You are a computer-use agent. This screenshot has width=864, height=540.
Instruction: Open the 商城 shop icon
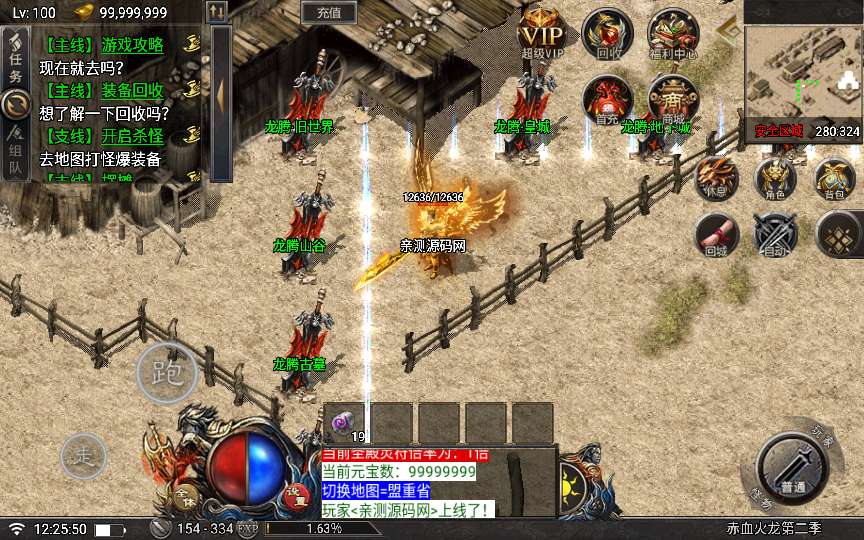point(672,98)
